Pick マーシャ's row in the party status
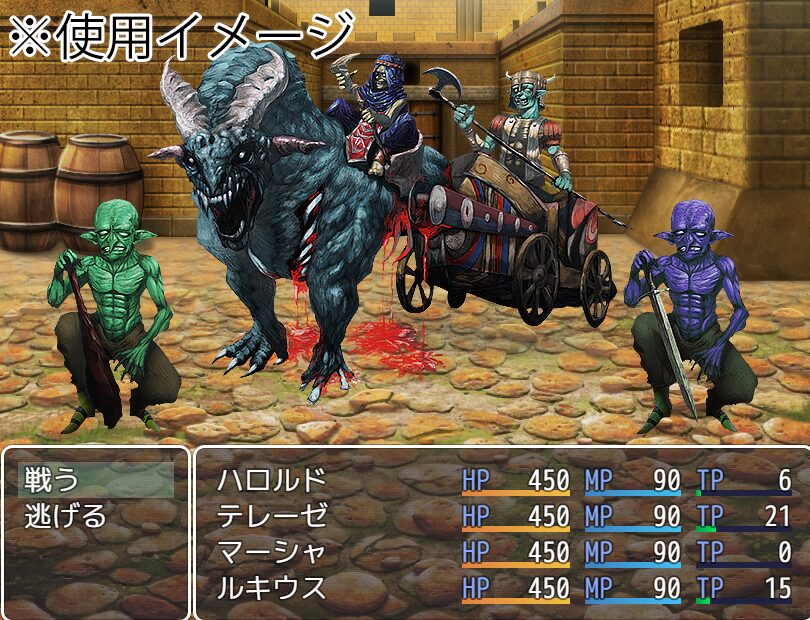Screen dimensions: 810x620 [x=258, y=552]
